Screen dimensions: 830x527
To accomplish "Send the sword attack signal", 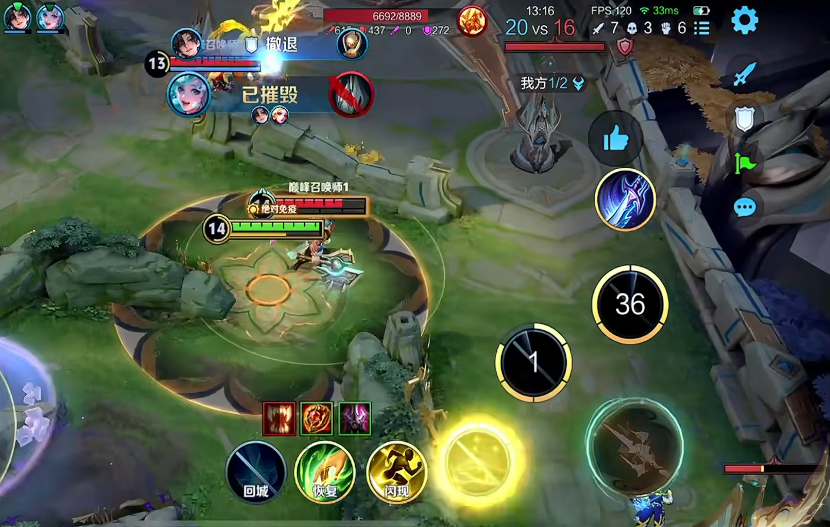I will click(x=744, y=74).
